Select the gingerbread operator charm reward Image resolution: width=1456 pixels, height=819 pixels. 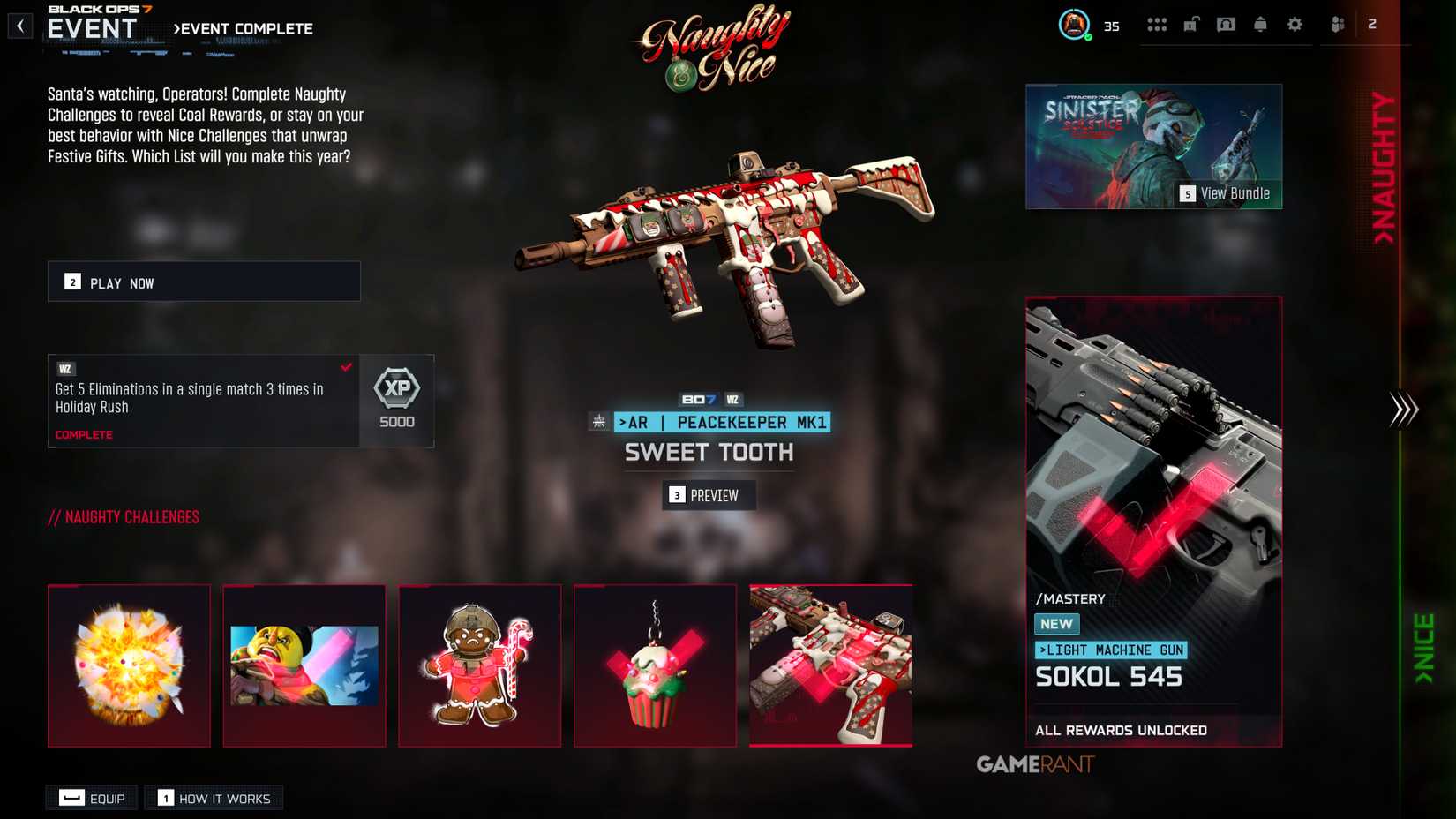pos(480,665)
